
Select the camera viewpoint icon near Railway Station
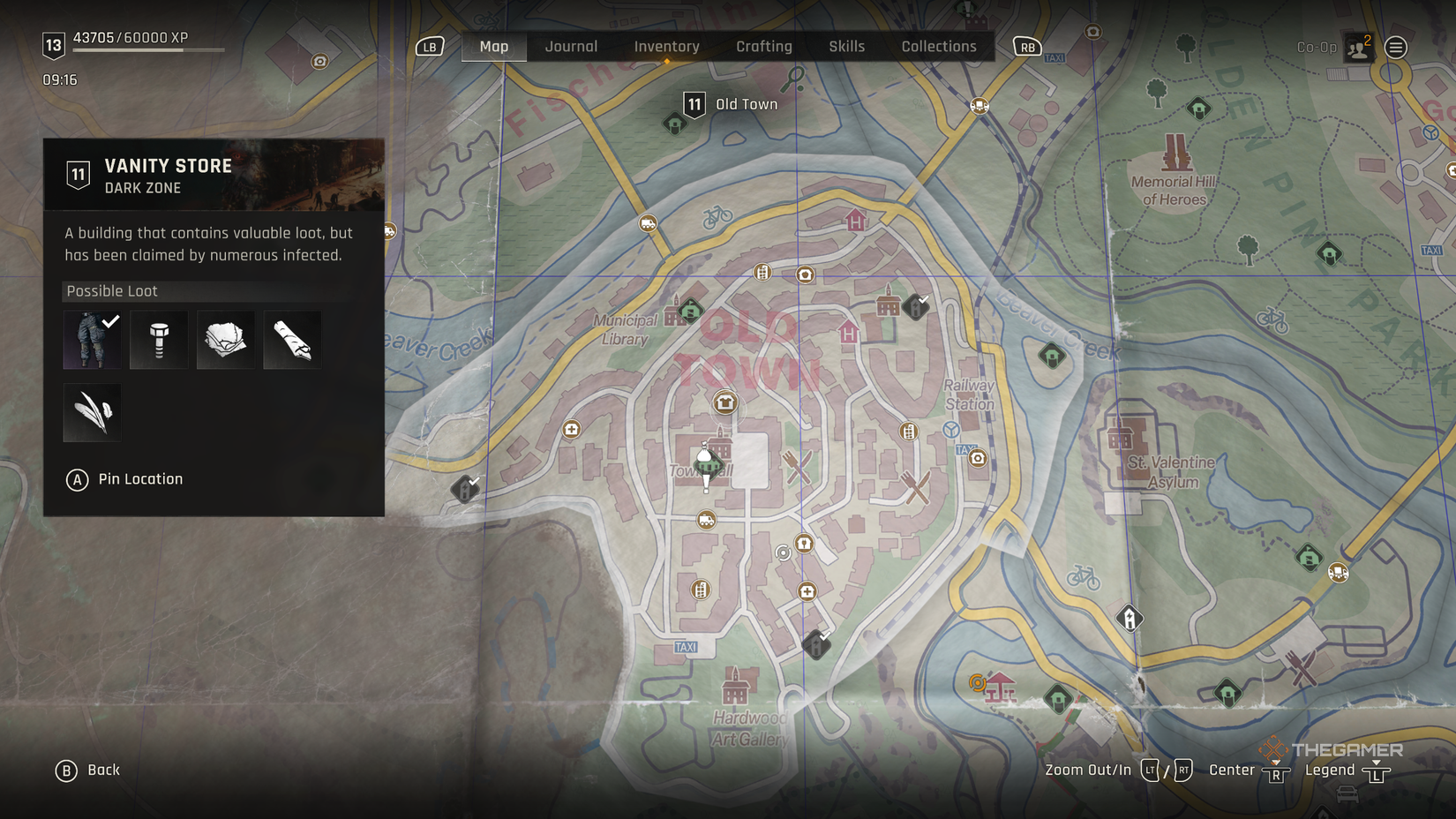(x=977, y=458)
